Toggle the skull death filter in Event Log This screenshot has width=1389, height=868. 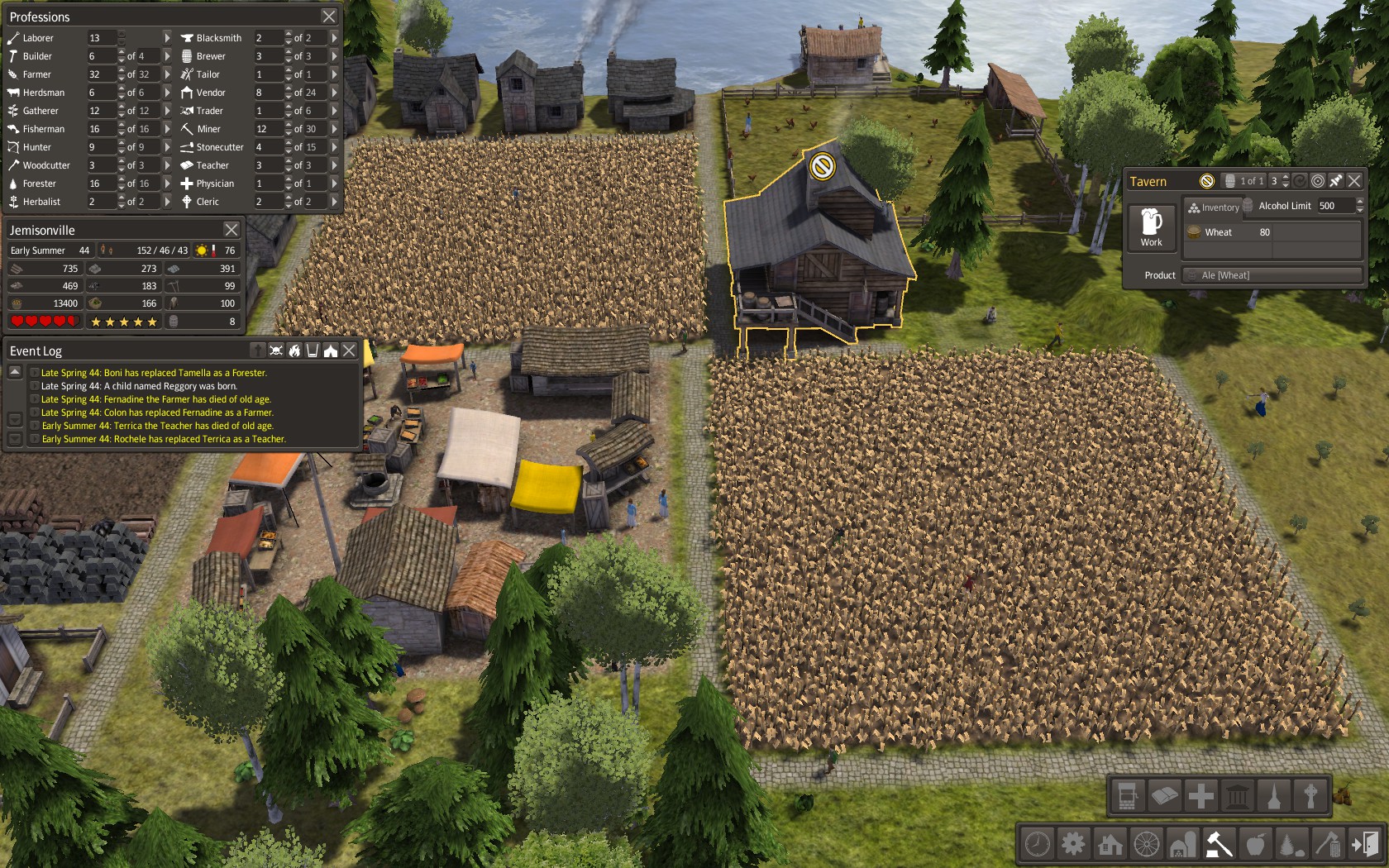pyautogui.click(x=276, y=351)
